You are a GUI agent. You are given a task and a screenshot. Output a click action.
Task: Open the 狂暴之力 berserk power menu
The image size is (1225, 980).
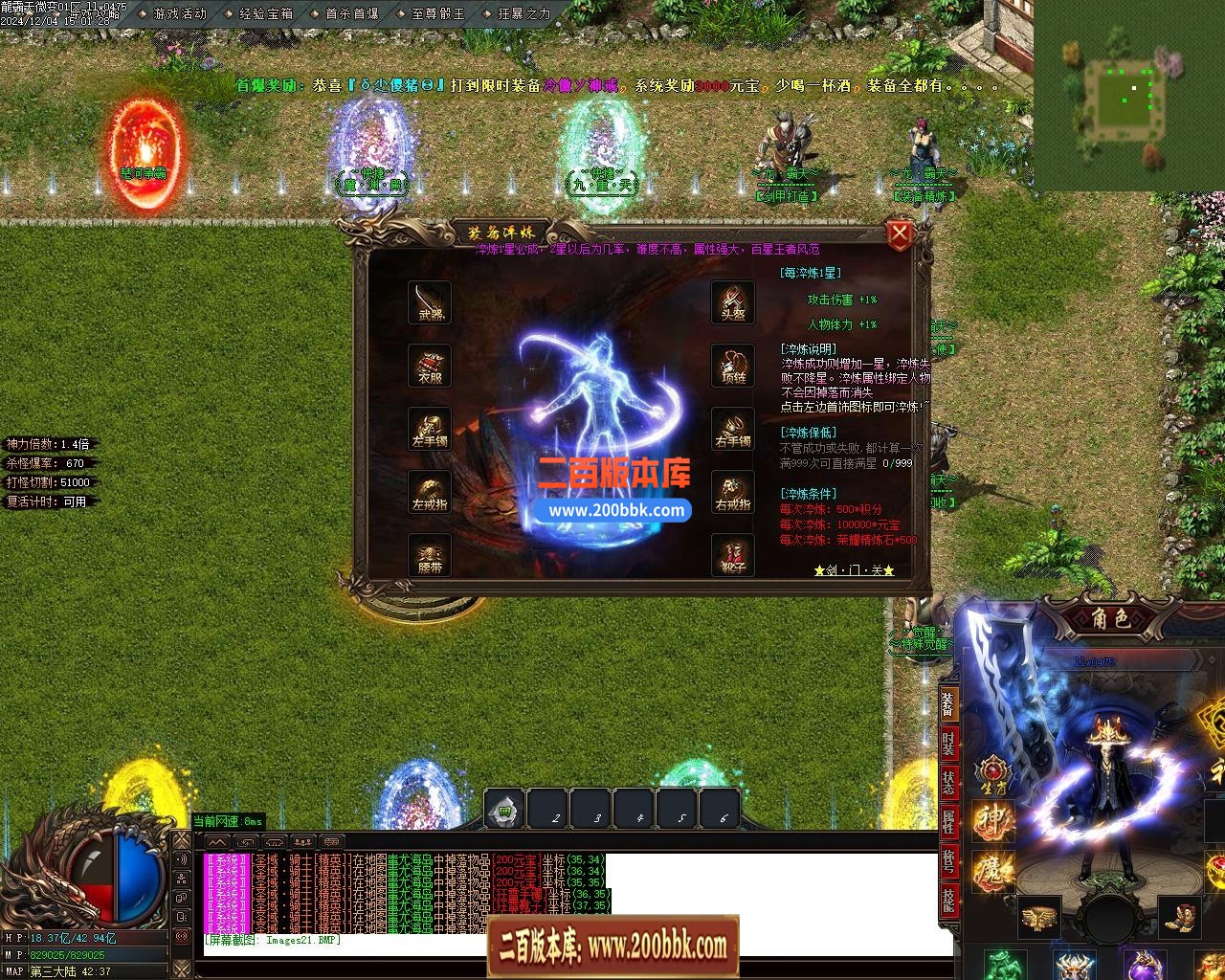524,14
